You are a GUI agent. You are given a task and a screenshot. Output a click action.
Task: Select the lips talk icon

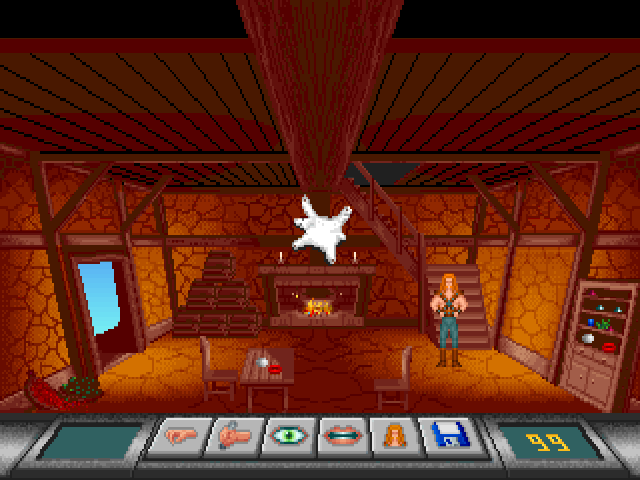click(x=337, y=438)
